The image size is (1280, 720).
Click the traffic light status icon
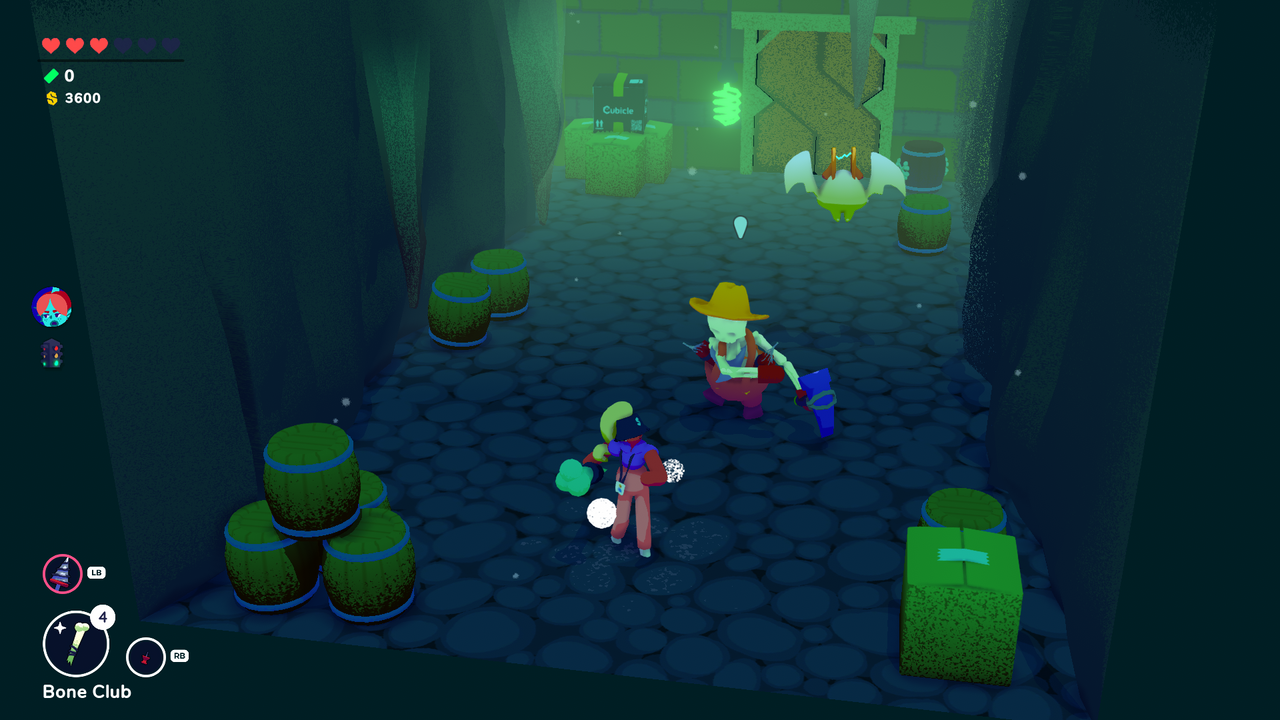click(x=54, y=353)
